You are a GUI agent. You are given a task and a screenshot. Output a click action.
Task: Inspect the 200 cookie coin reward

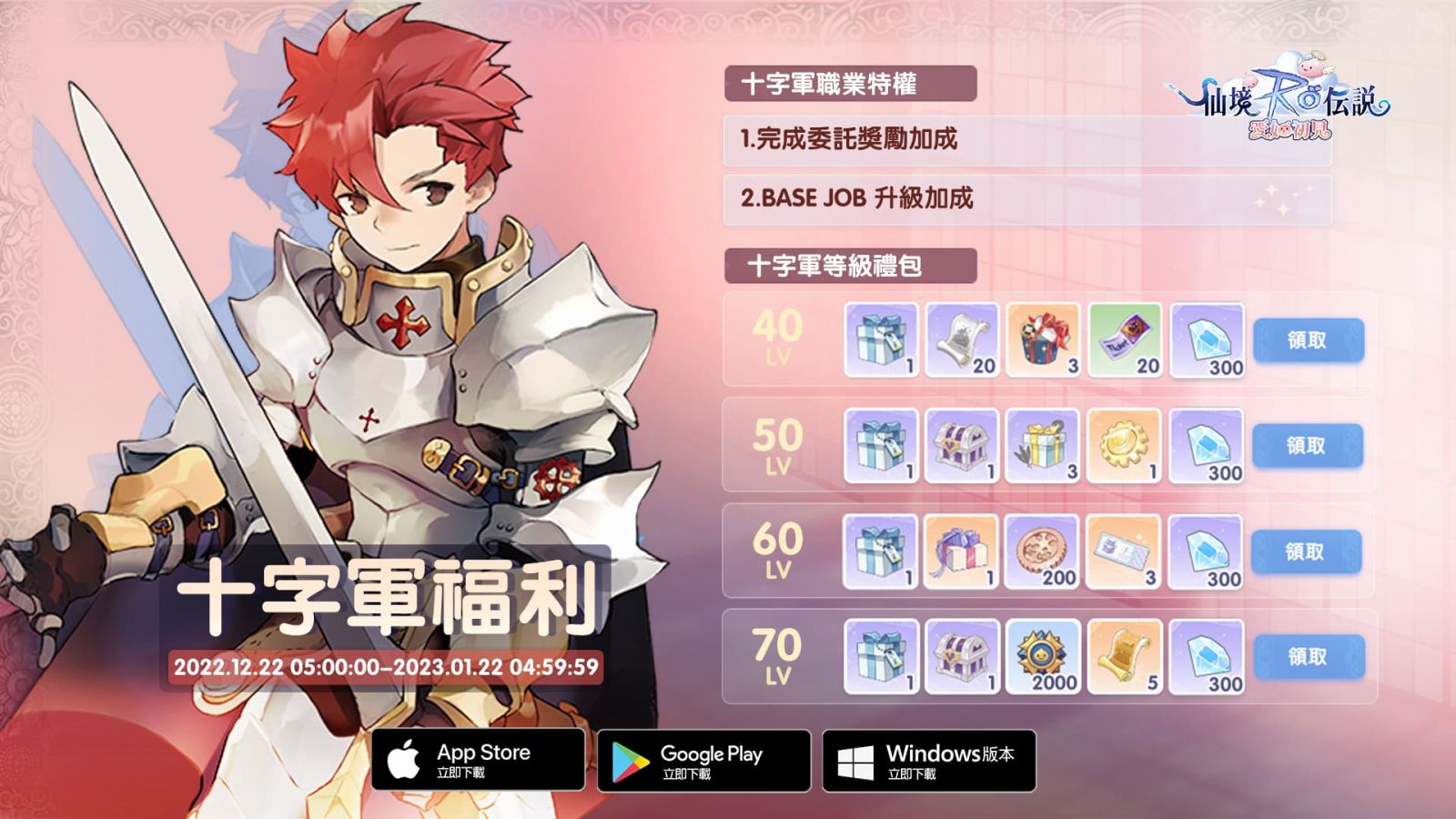pos(1042,551)
